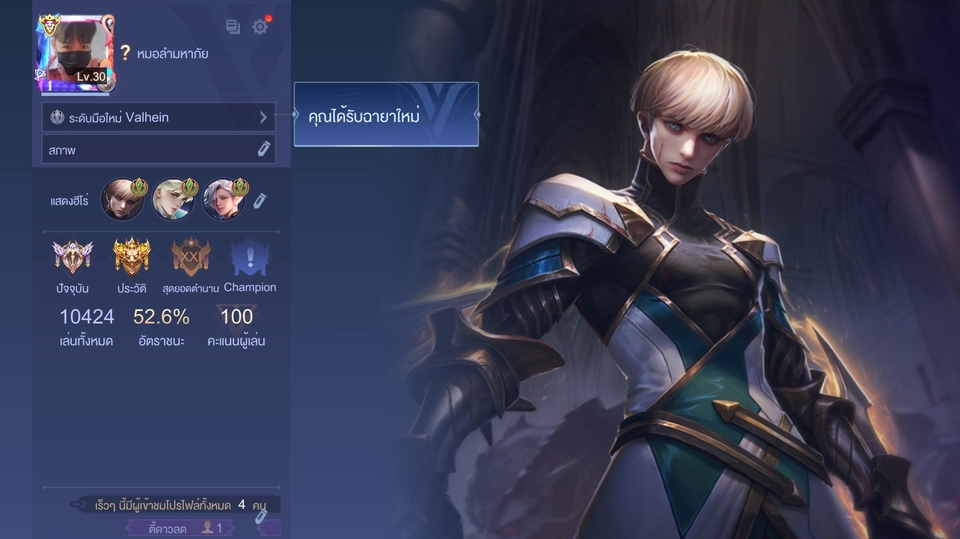View the highest legend rank badge
960x539 pixels.
190,258
